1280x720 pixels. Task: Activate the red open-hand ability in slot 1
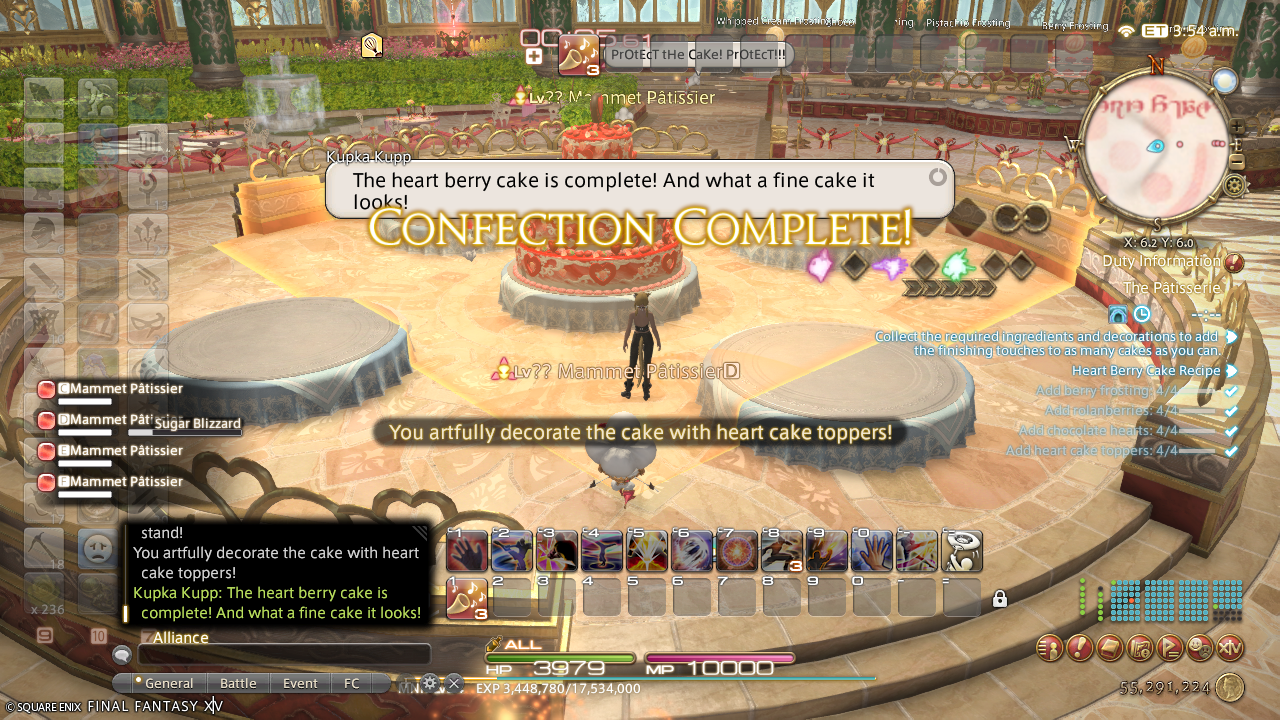(x=467, y=551)
